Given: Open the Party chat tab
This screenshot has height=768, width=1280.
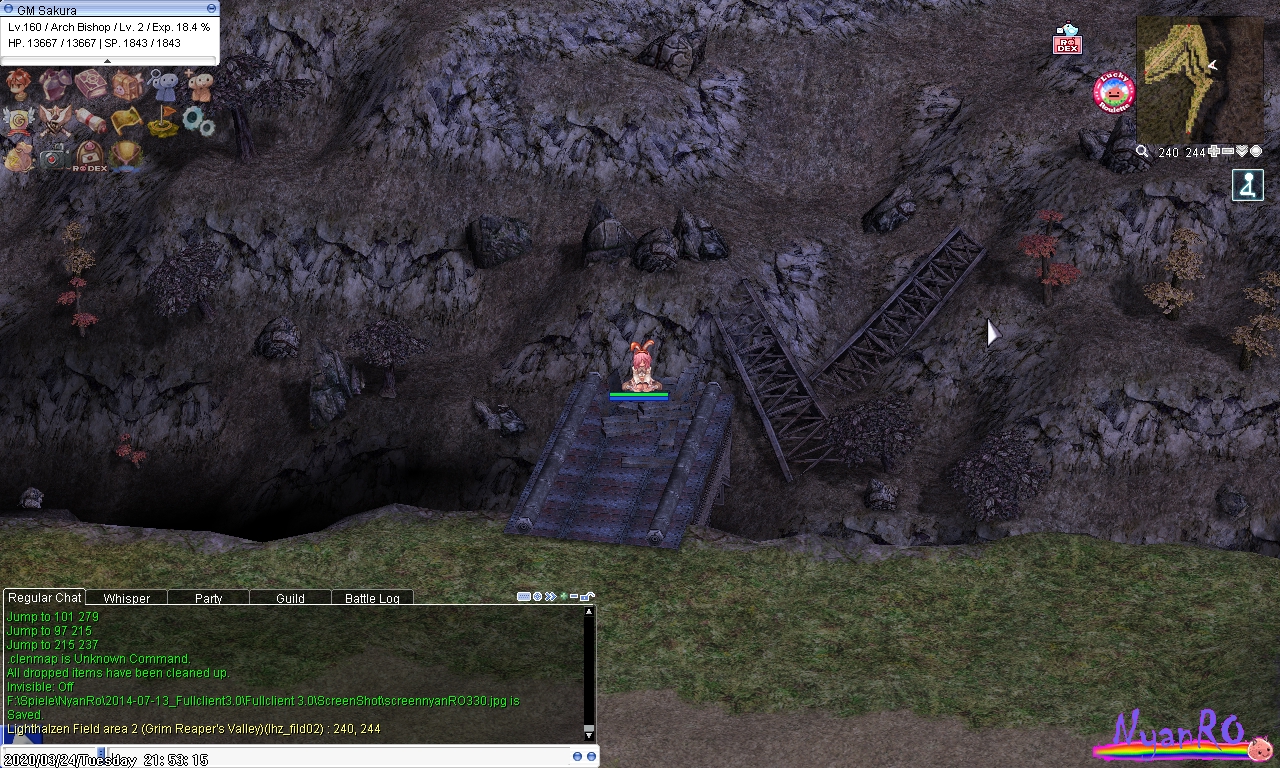Looking at the screenshot, I should [x=208, y=598].
